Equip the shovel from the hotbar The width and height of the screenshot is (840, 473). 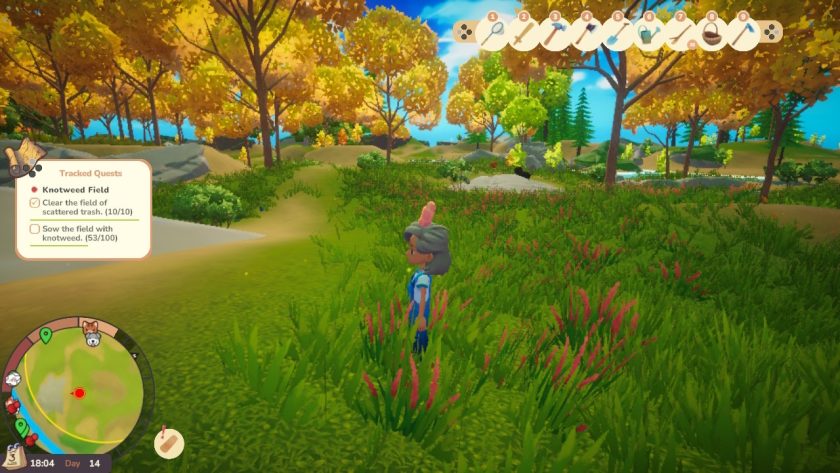tap(616, 32)
